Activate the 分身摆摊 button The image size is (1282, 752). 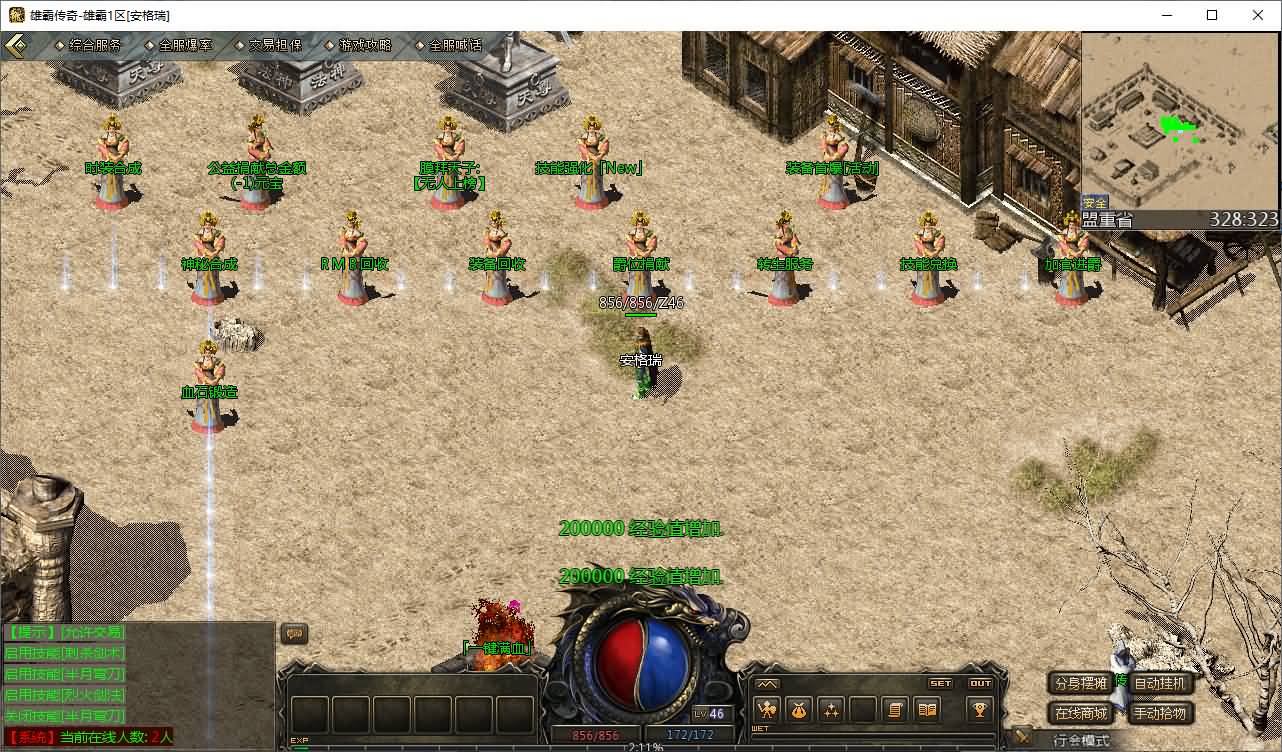[1080, 684]
